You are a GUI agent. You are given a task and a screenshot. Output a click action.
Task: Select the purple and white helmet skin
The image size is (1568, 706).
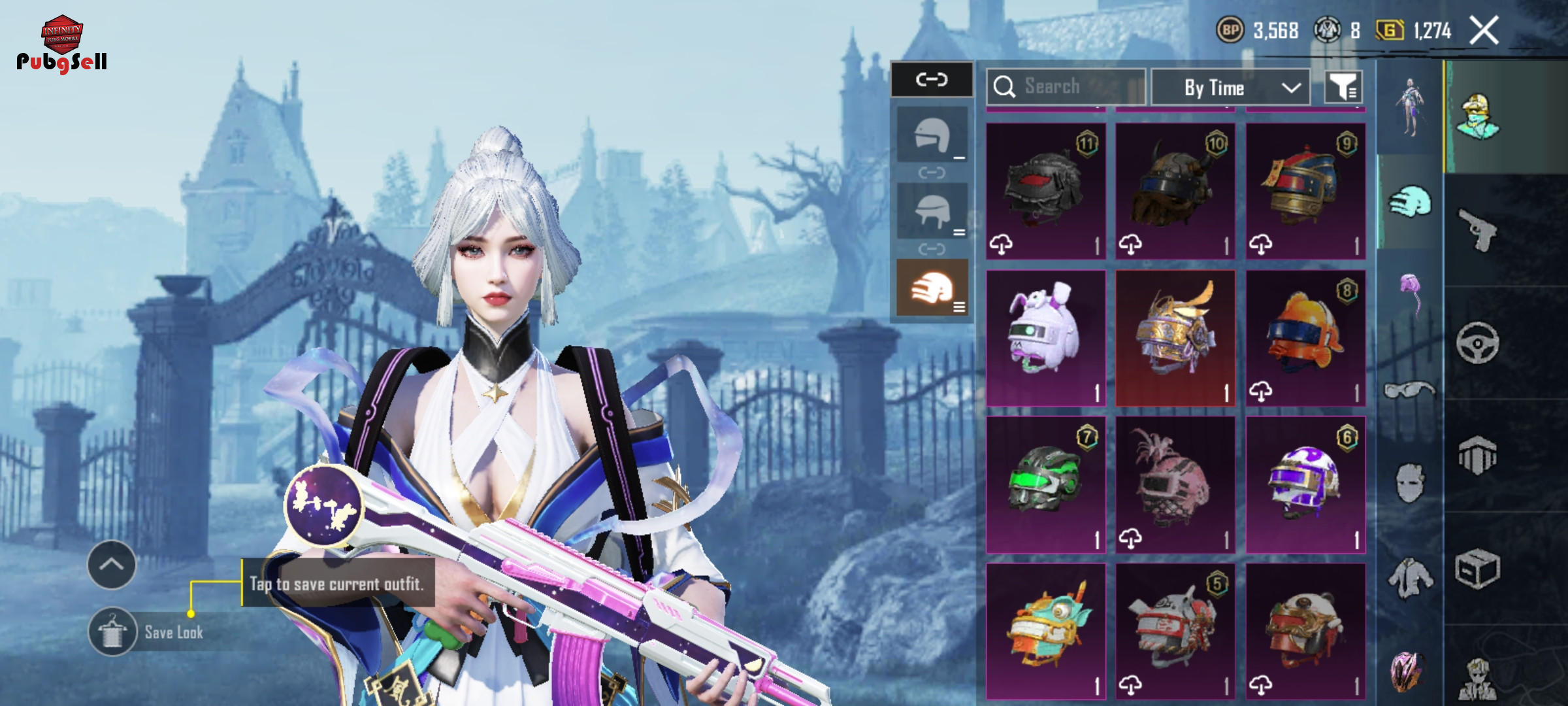click(x=1305, y=485)
